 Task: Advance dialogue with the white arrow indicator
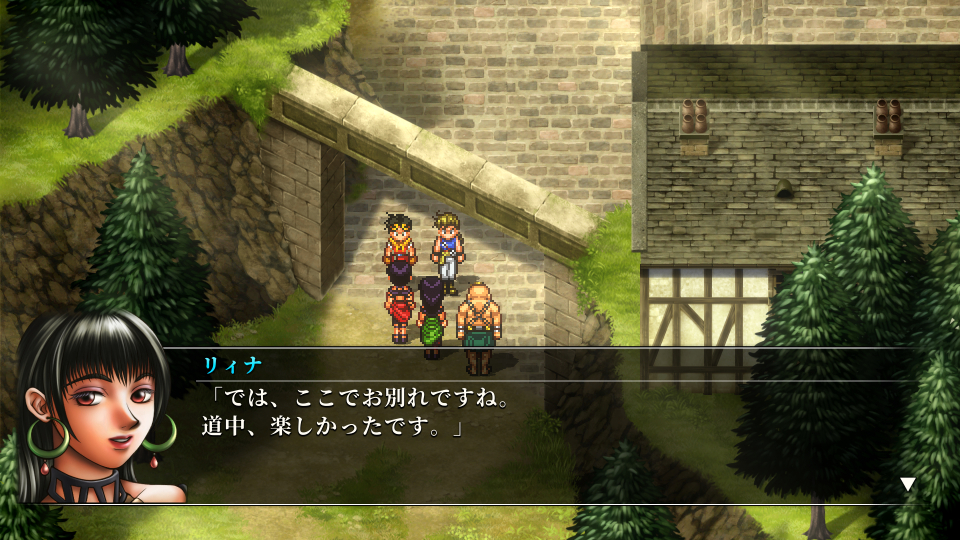click(908, 484)
